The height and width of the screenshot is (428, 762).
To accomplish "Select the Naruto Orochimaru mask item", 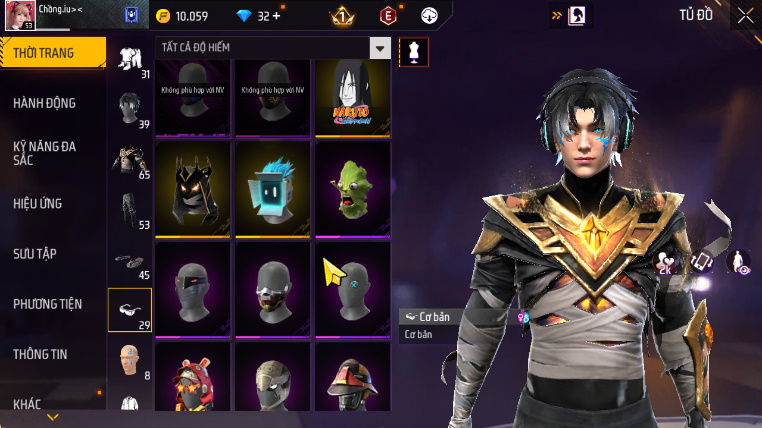I will click(x=352, y=97).
